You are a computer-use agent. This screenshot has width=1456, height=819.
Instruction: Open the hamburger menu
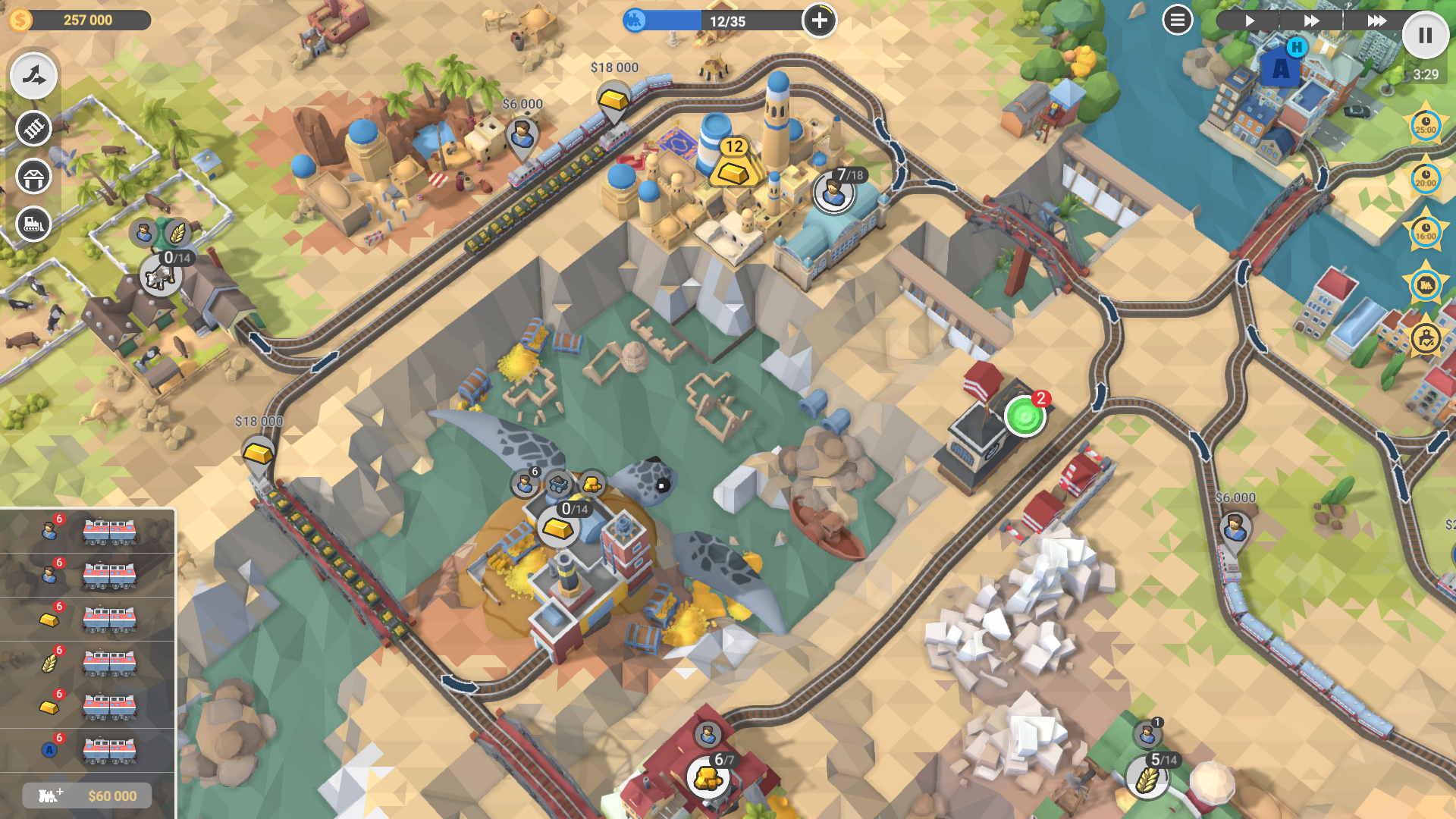(x=1177, y=20)
